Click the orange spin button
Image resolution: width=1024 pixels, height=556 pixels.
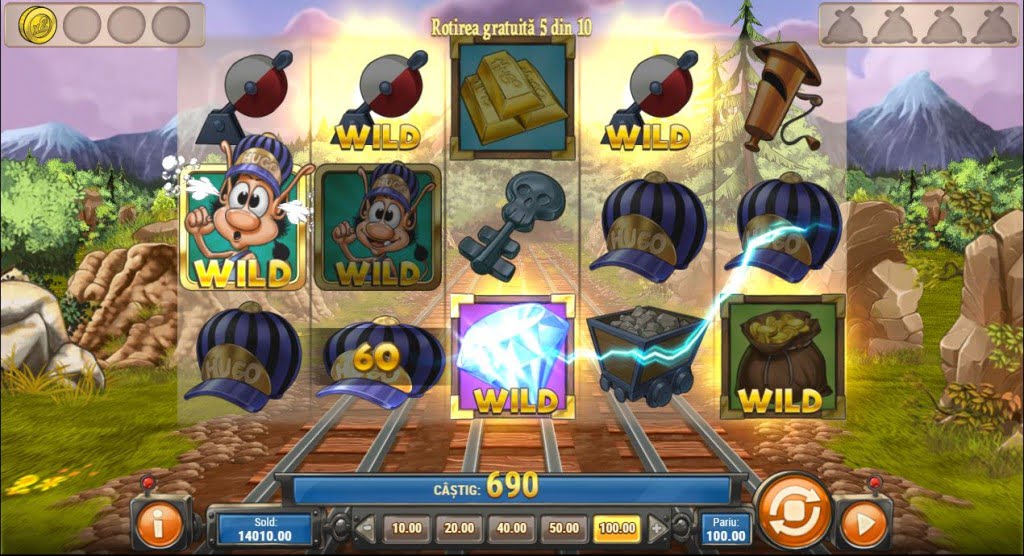794,510
